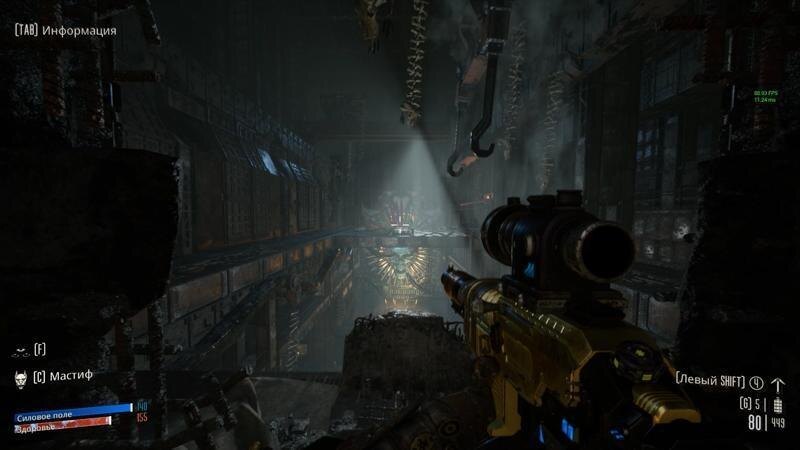
Task: Select the Mastiff dog-head companion icon
Action: coord(19,378)
